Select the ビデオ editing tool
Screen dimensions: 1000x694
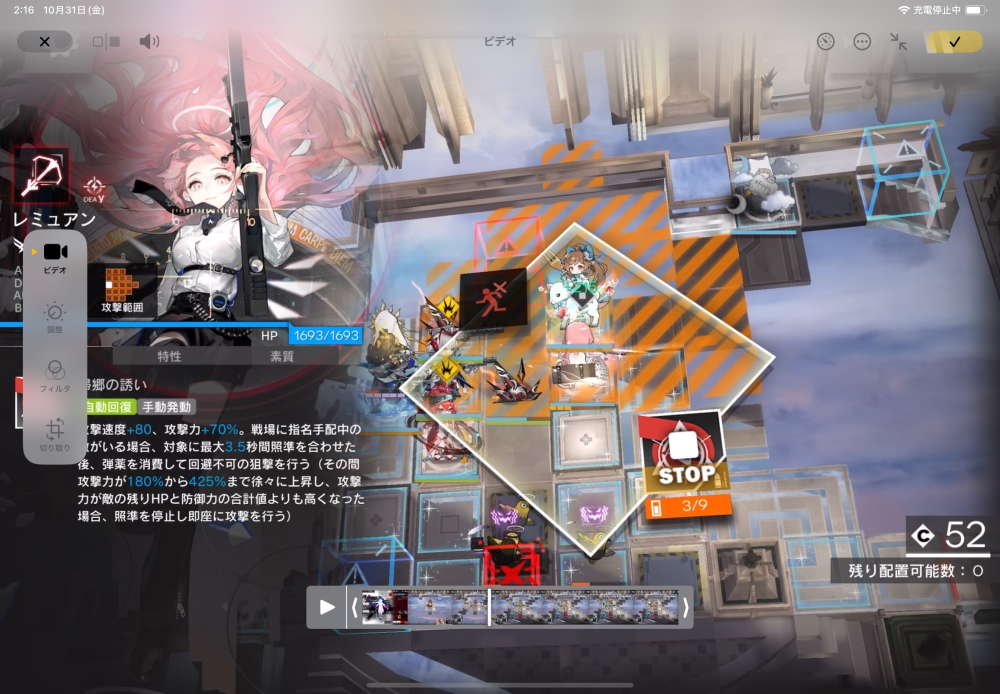pos(55,256)
